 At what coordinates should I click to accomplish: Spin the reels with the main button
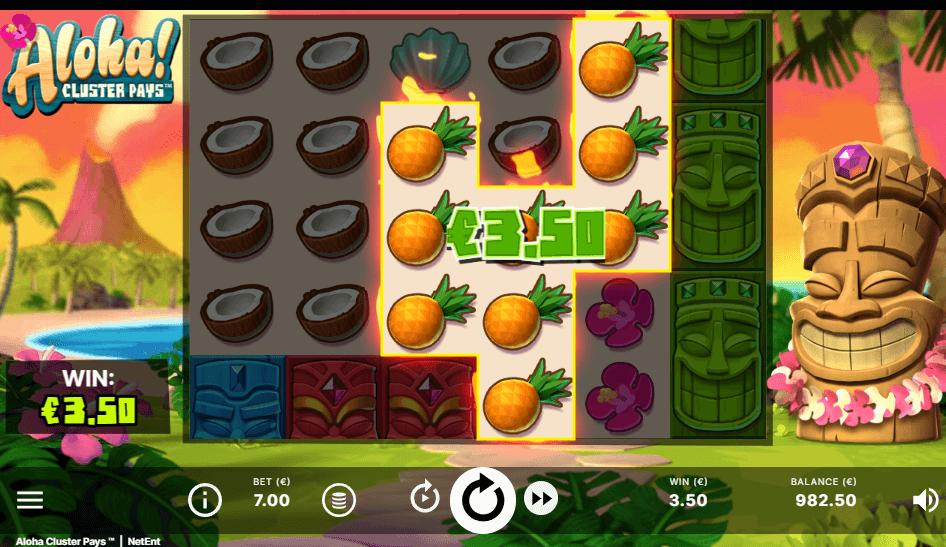point(483,498)
